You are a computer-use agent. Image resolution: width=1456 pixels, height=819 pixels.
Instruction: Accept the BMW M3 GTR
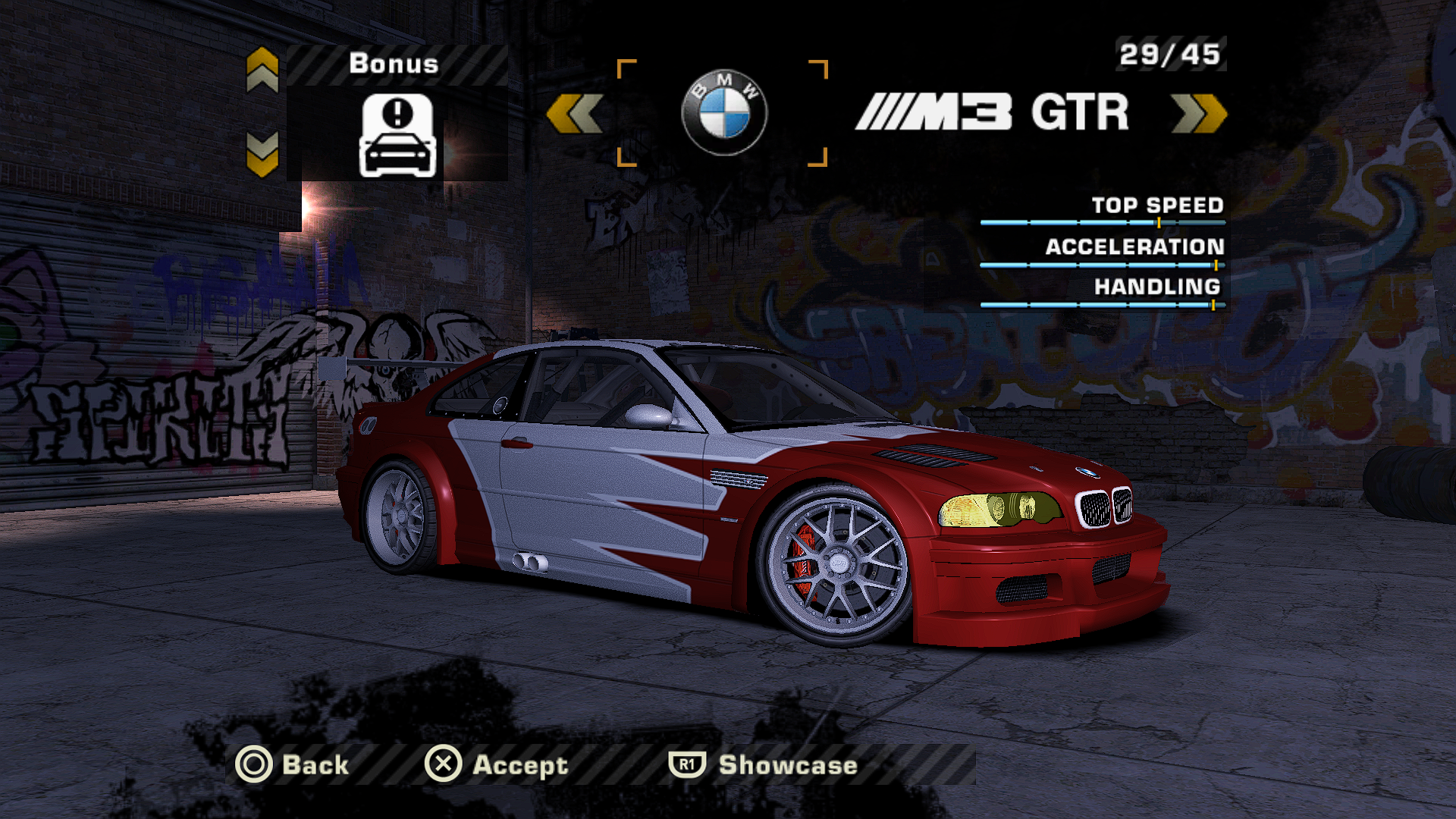[497, 764]
